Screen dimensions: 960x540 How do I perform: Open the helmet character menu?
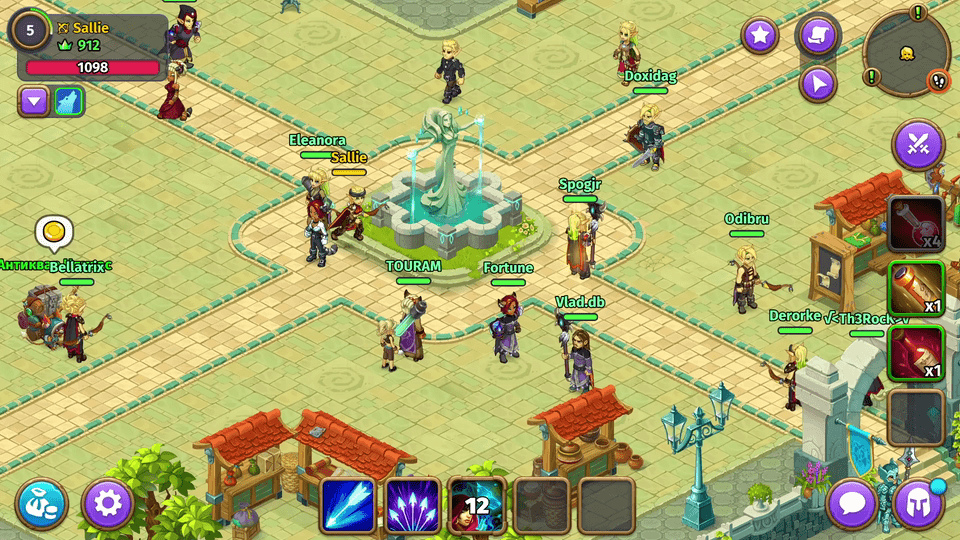tap(918, 503)
